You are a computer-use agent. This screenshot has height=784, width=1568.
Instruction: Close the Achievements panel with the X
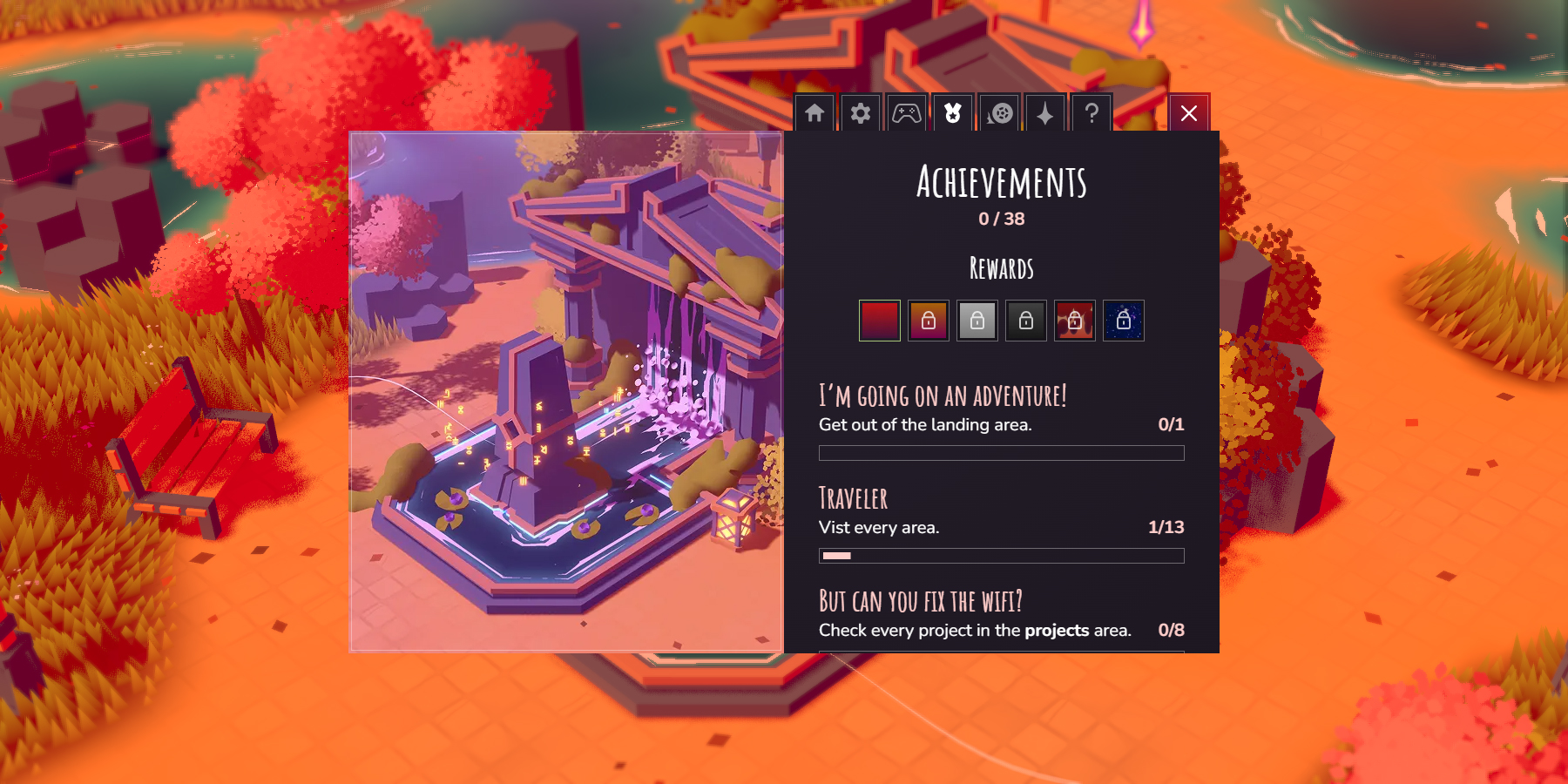tap(1189, 112)
